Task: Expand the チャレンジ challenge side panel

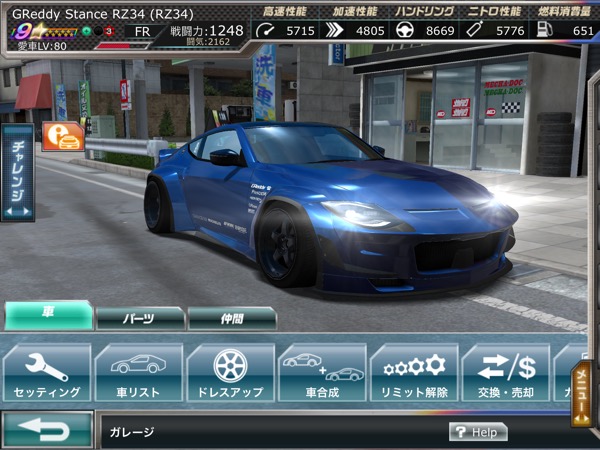Action: pos(18,172)
